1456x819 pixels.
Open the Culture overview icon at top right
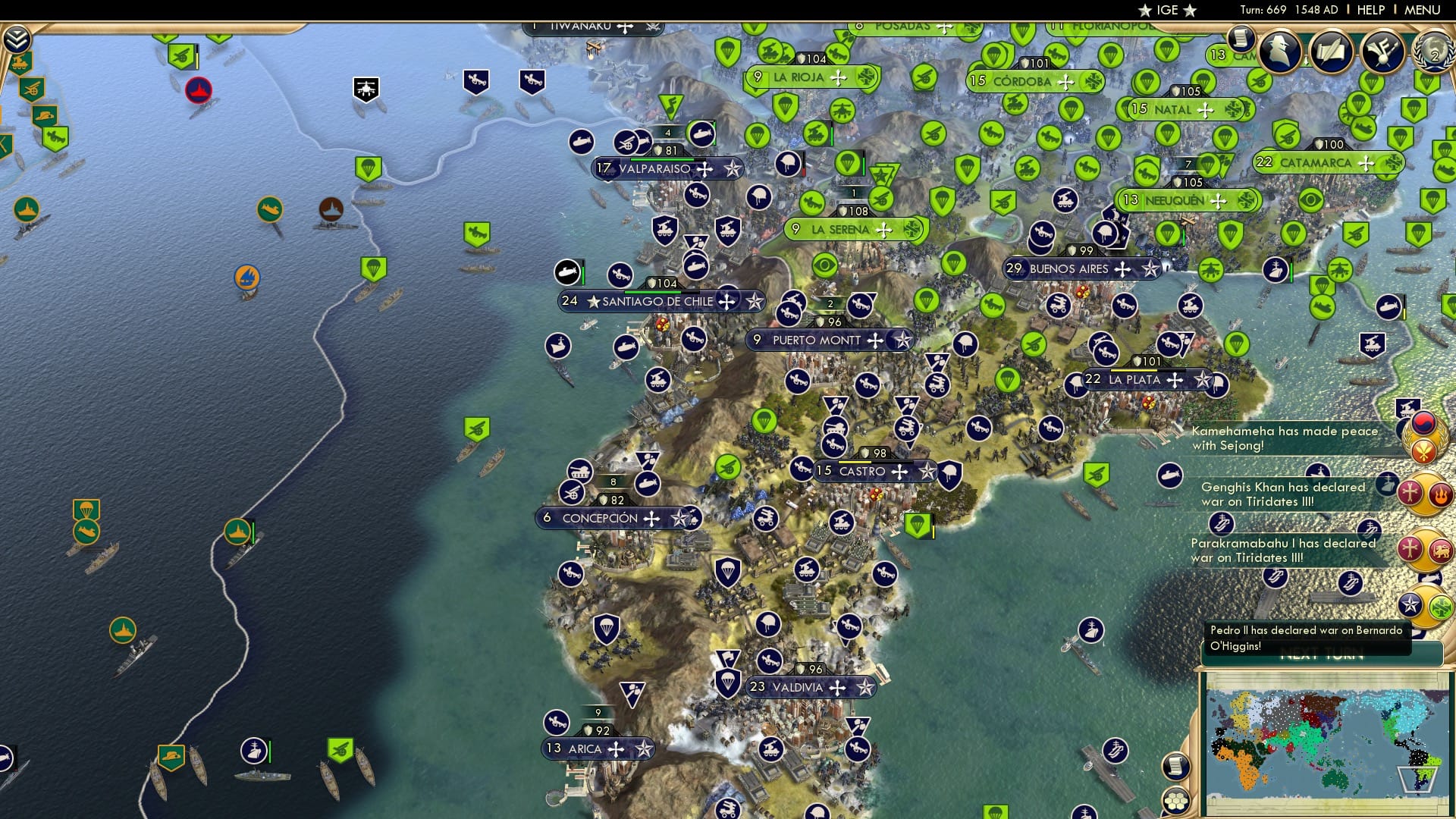tap(1382, 52)
